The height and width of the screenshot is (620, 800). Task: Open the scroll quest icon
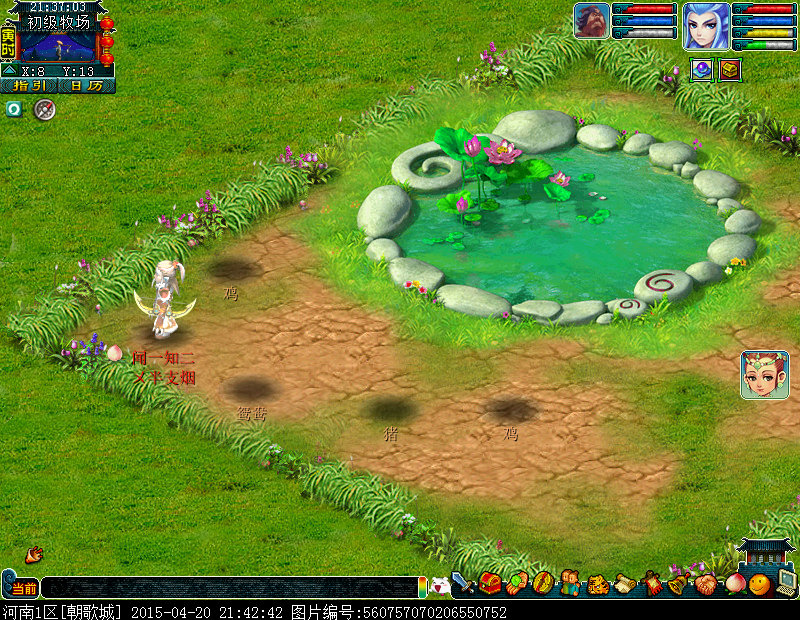coord(625,584)
